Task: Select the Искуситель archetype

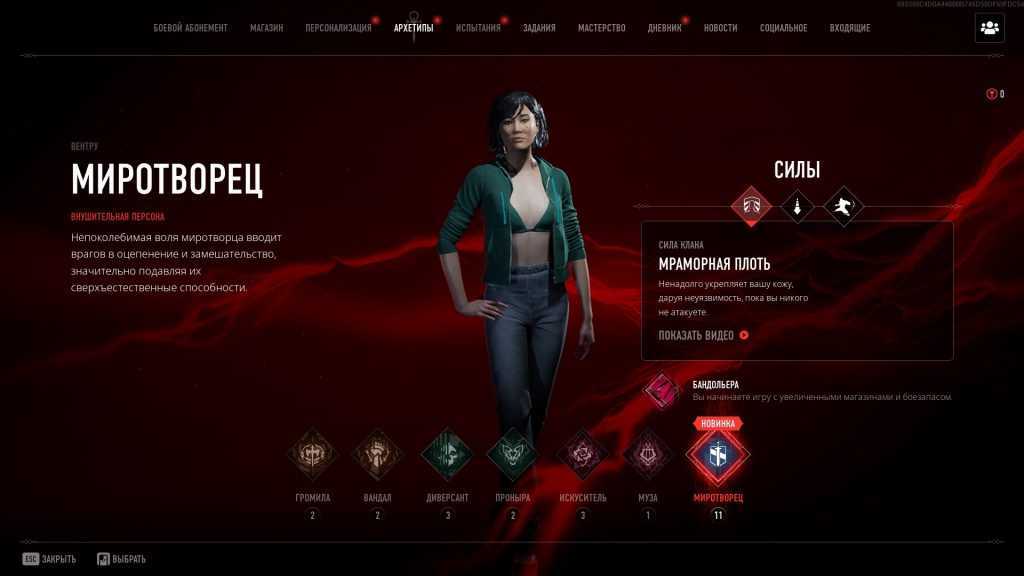Action: click(582, 455)
